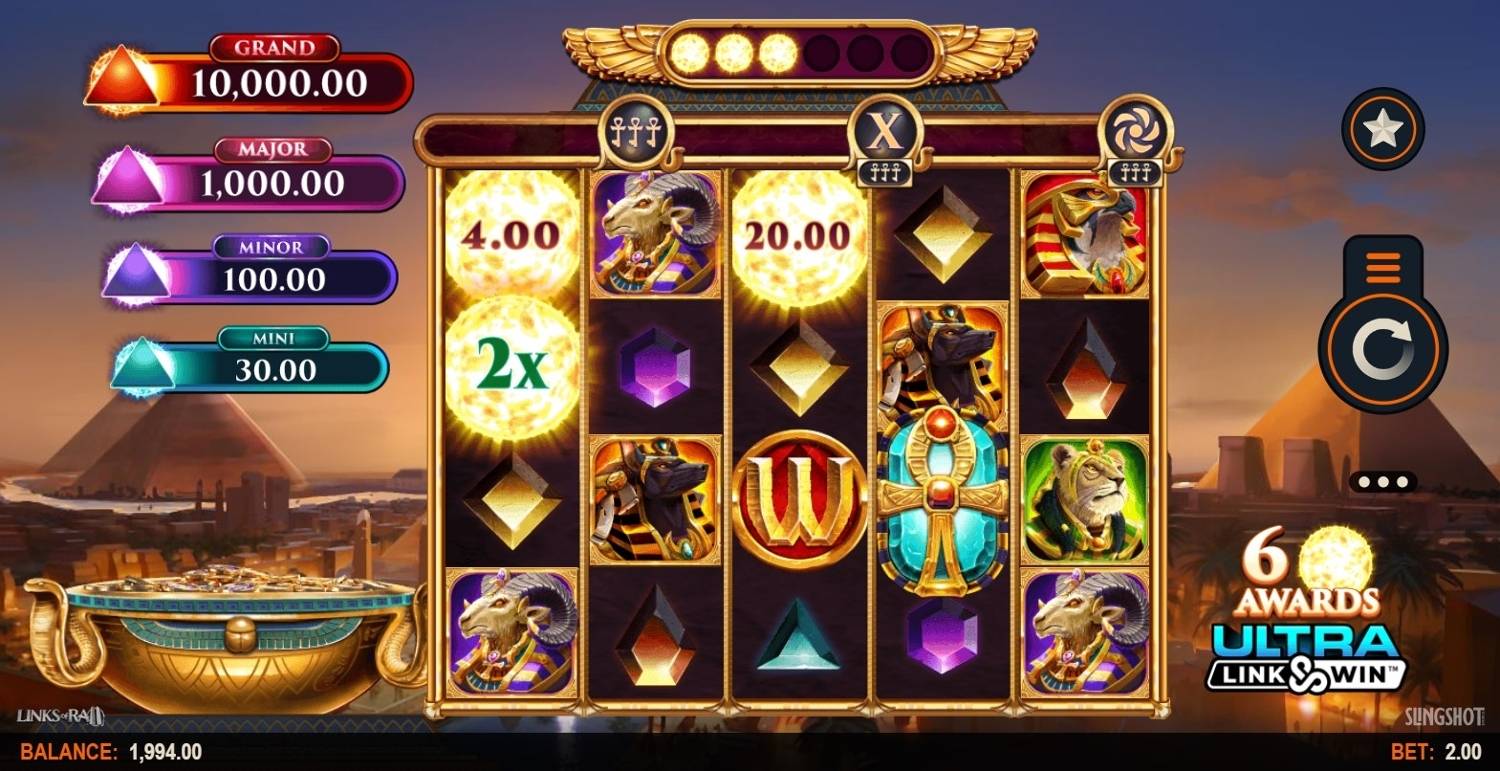Click the star button in the orange ring
This screenshot has height=771, width=1500.
(x=1383, y=129)
